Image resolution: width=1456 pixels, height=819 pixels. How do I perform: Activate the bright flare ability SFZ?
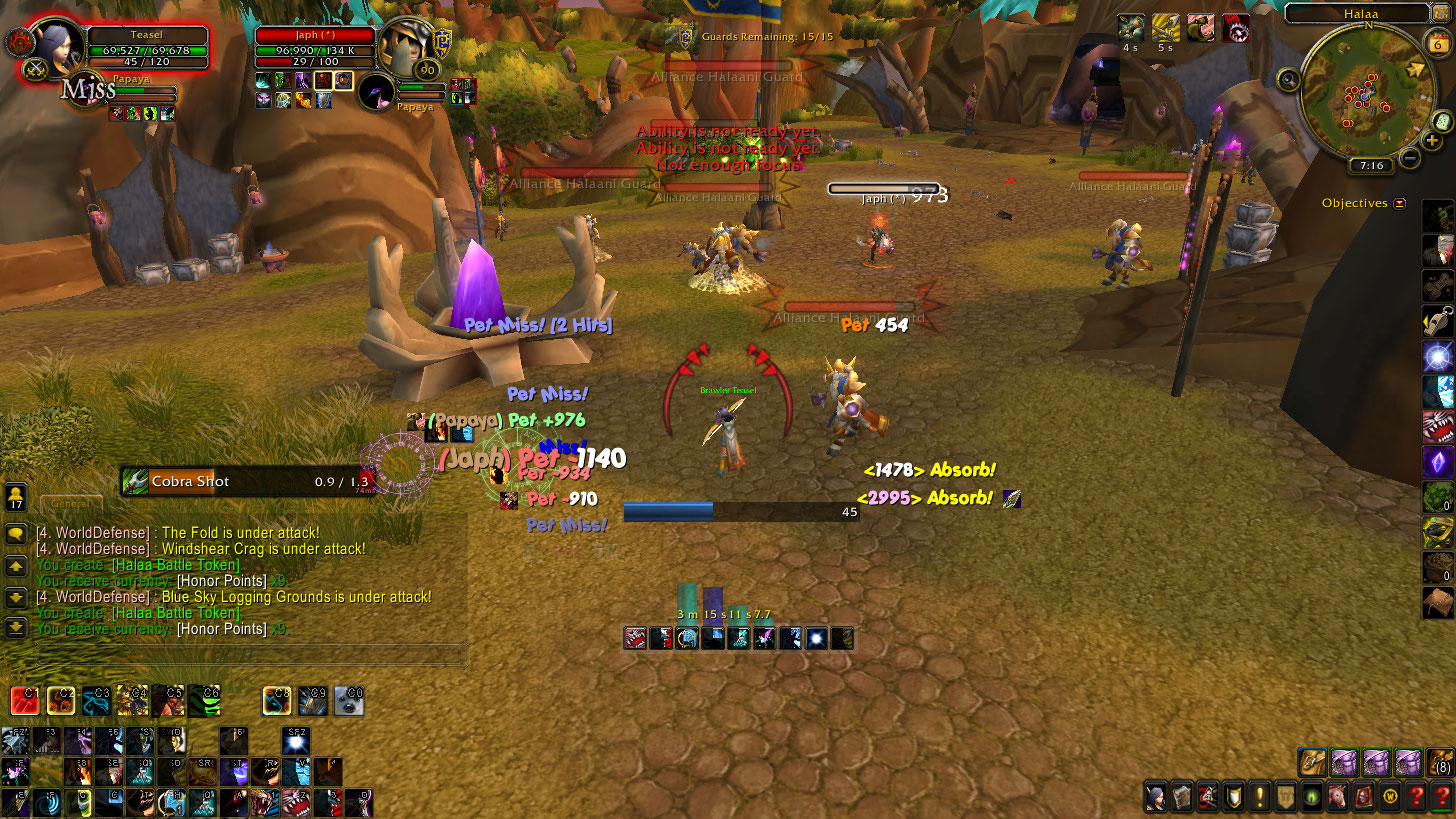[x=296, y=741]
